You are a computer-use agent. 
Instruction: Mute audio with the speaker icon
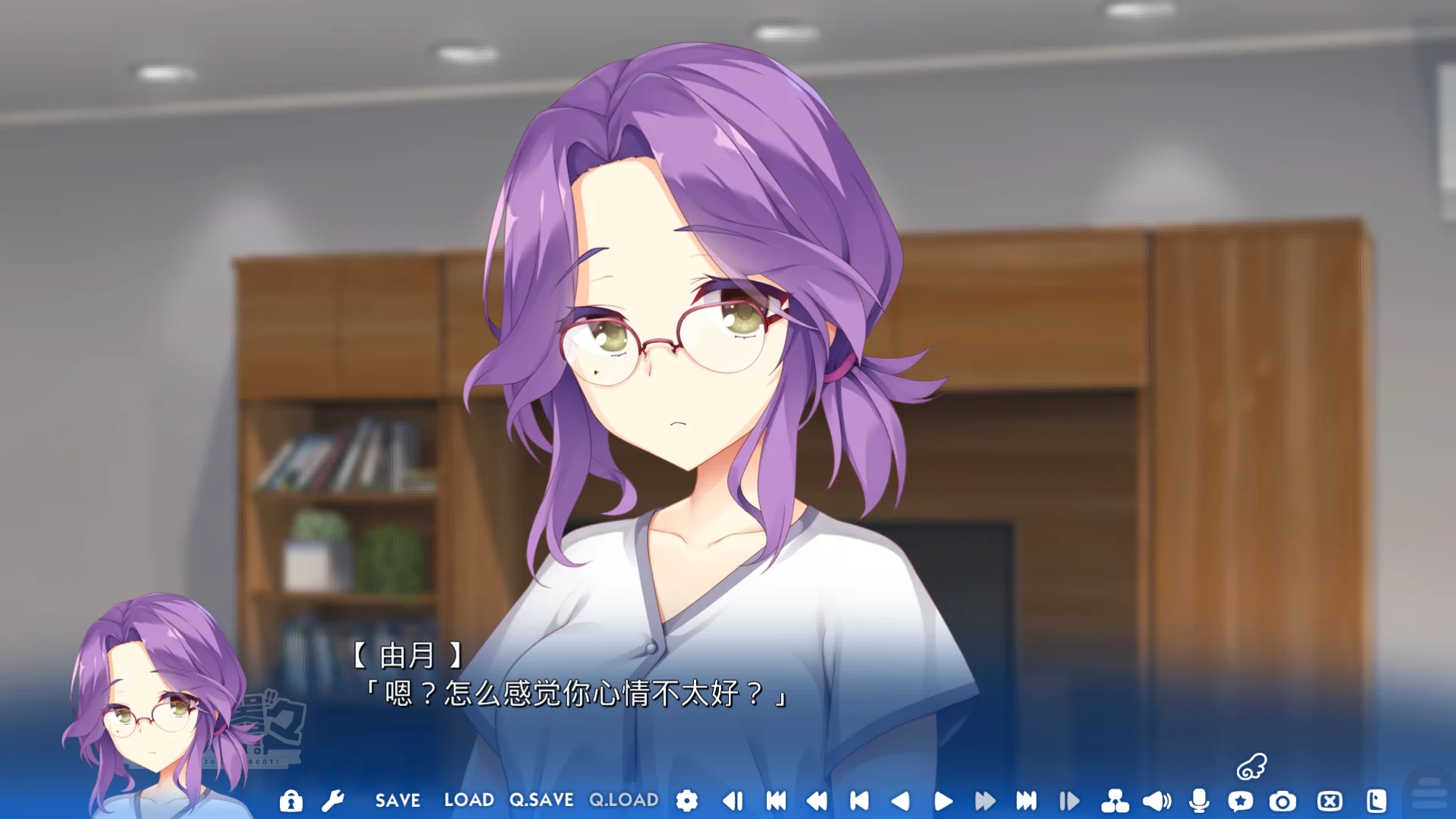(1155, 800)
